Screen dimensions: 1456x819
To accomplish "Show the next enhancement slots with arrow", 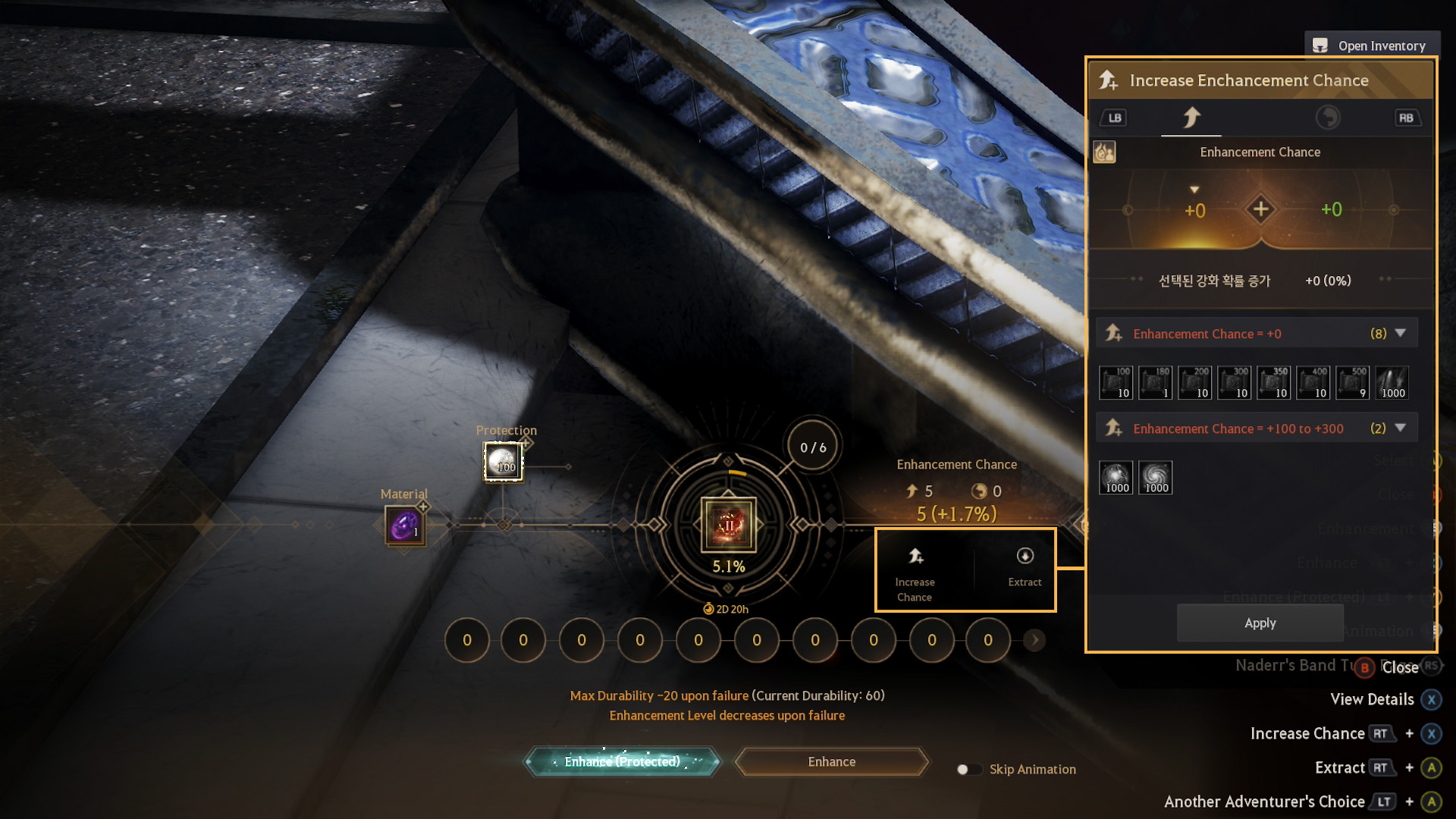I will coord(1034,640).
